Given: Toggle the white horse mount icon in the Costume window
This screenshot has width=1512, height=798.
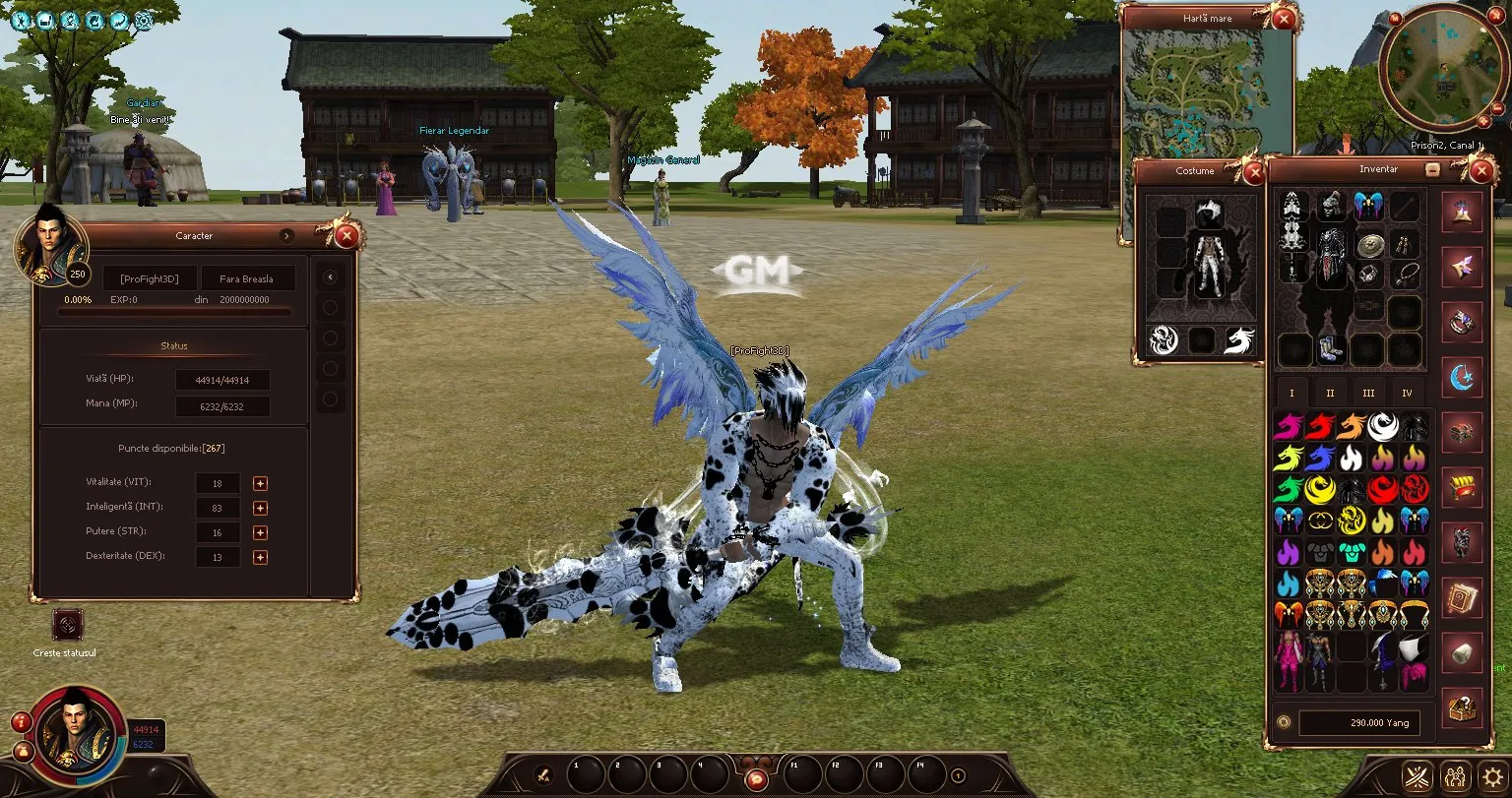Looking at the screenshot, I should pyautogui.click(x=1239, y=339).
